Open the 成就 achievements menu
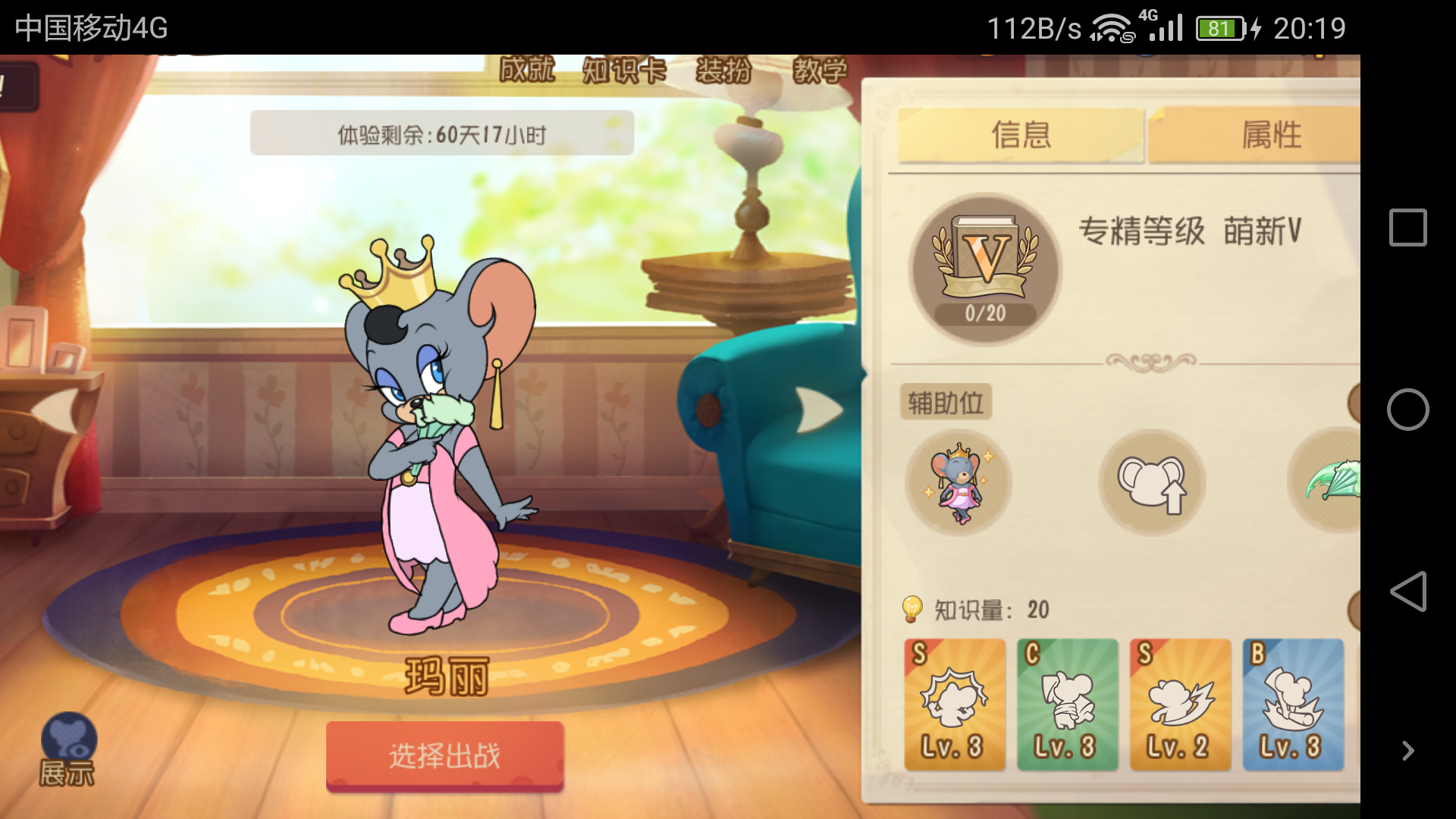Screen dimensions: 1456x819 pos(526,72)
